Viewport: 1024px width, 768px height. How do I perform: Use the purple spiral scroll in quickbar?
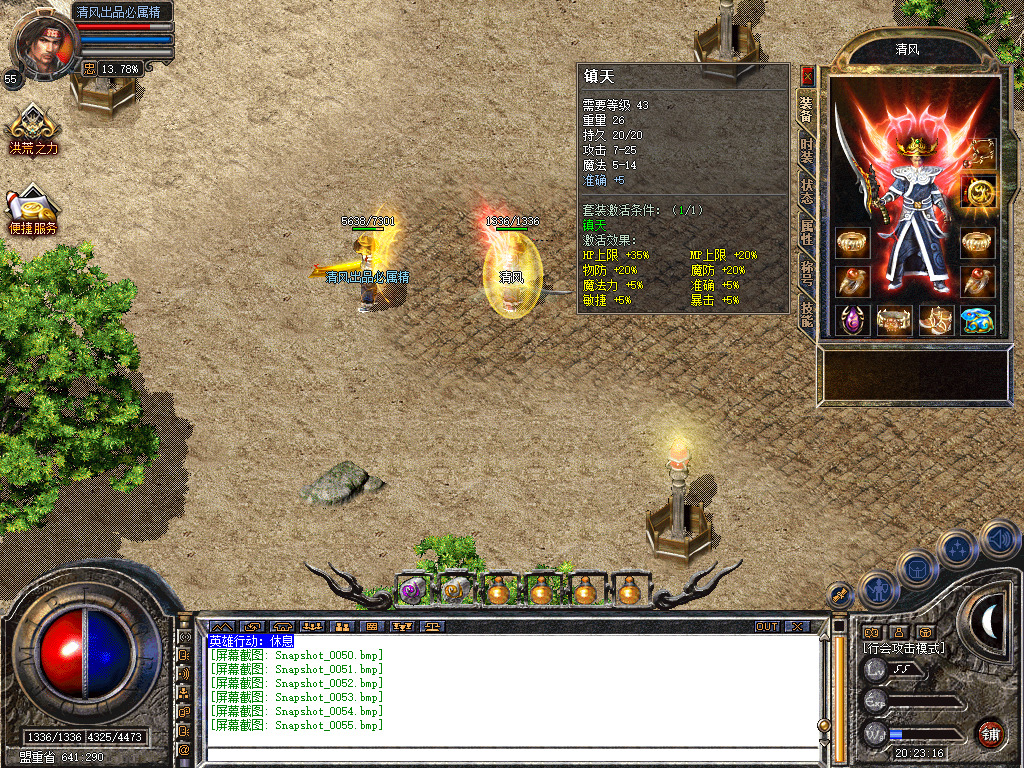point(413,590)
